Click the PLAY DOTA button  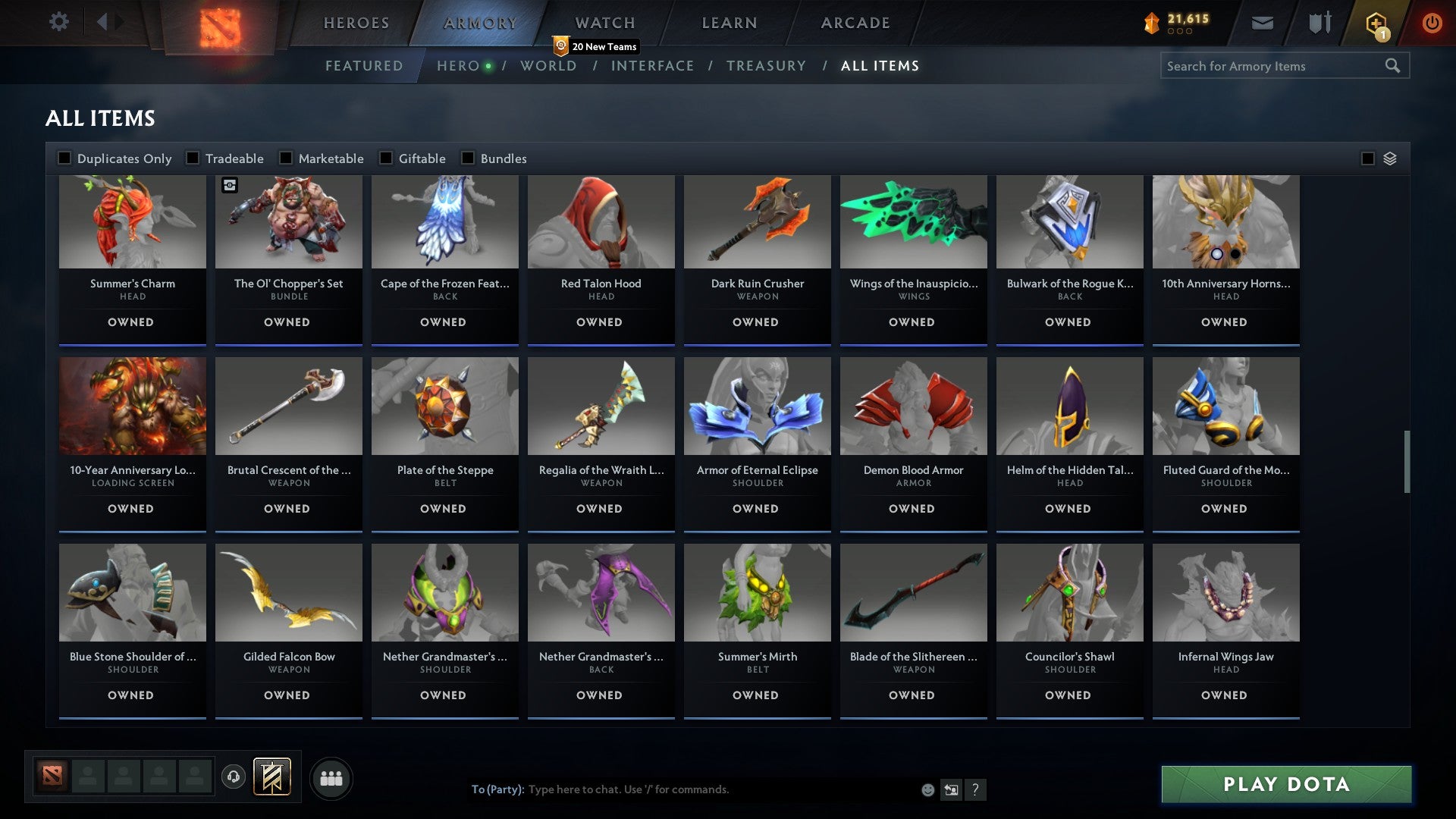tap(1285, 785)
